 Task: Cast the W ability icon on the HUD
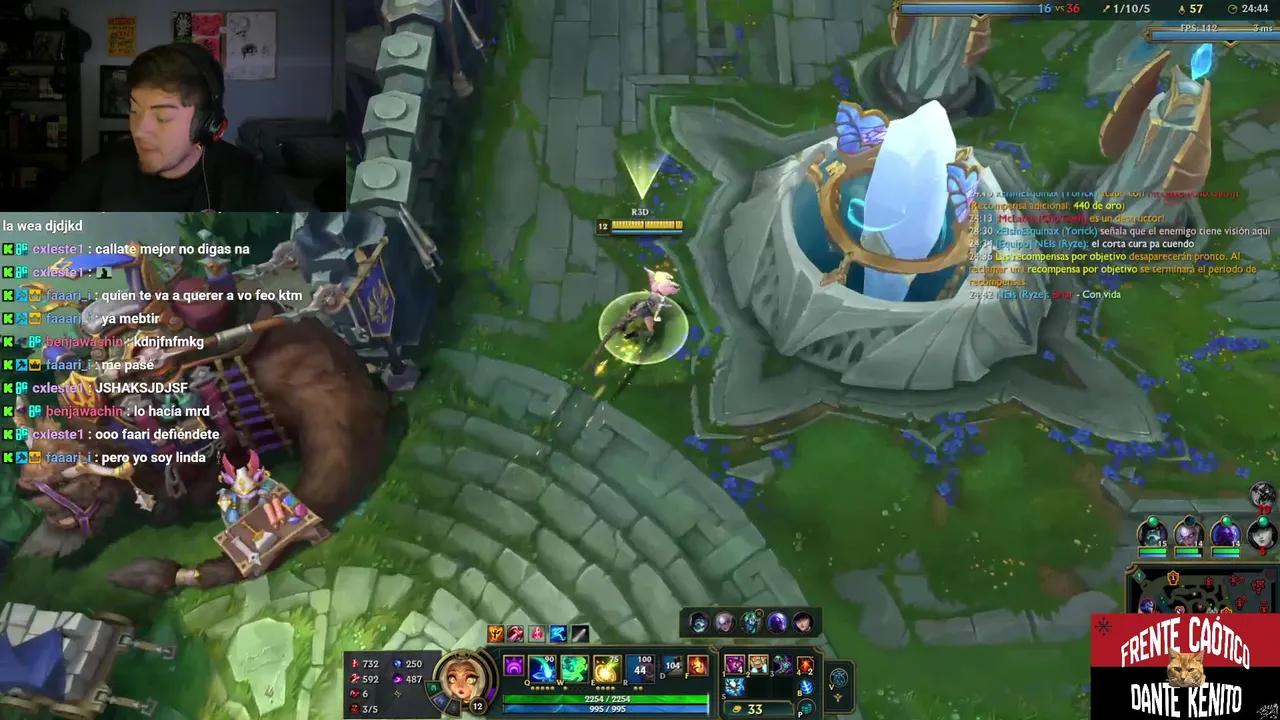pyautogui.click(x=574, y=669)
